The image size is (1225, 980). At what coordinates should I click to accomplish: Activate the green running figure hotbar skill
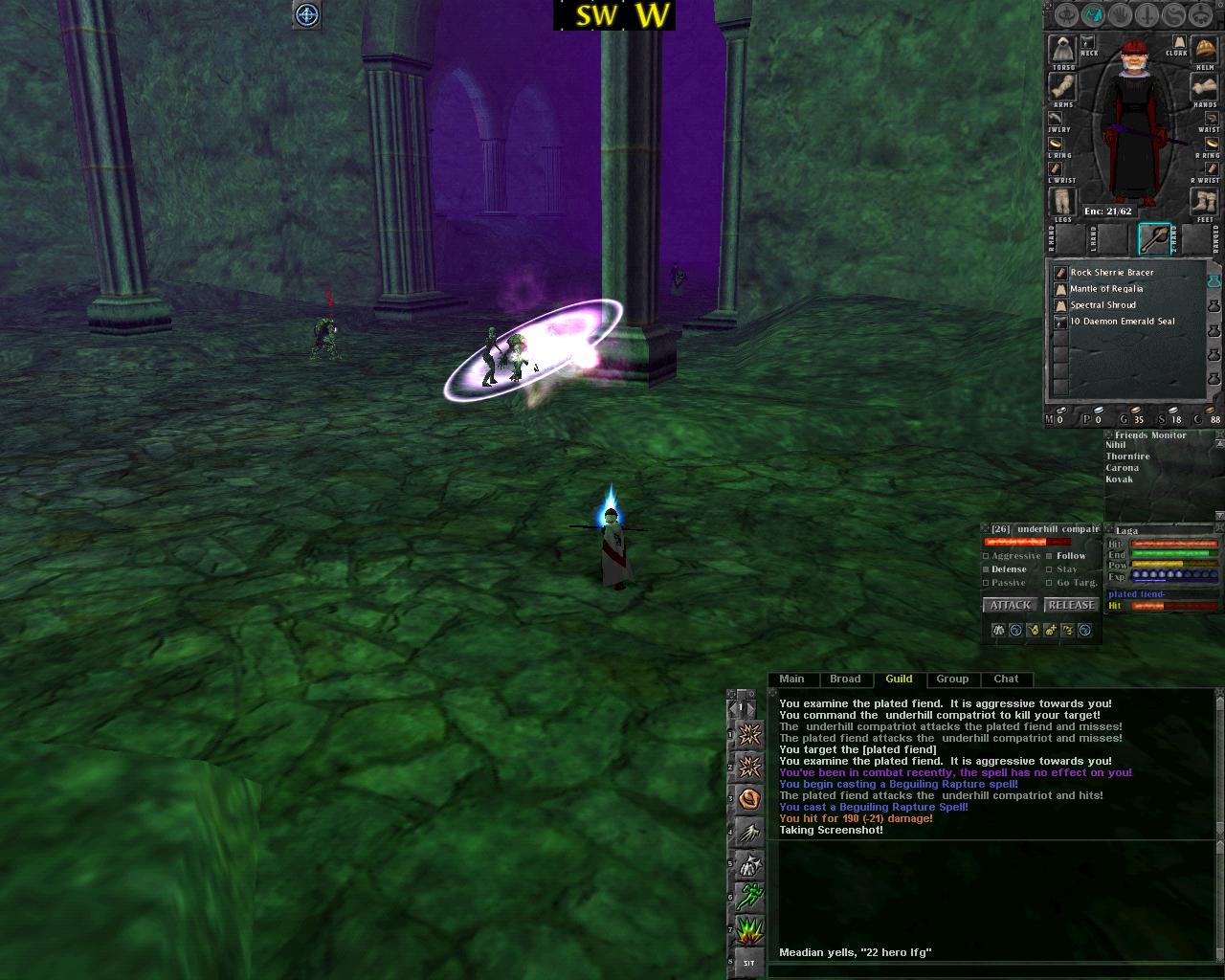pyautogui.click(x=749, y=897)
